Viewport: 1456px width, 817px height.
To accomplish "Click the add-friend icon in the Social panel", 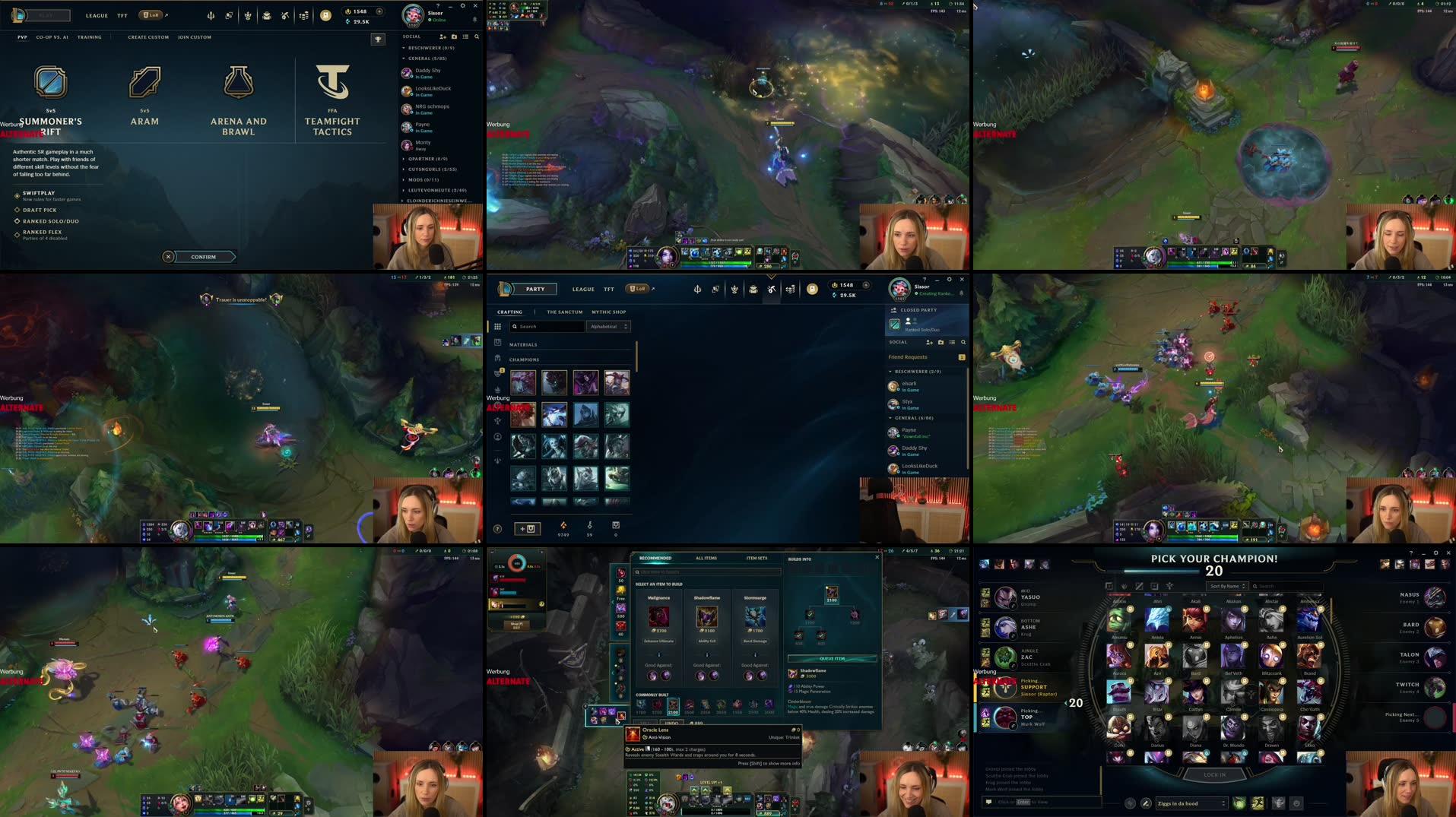I will (443, 36).
